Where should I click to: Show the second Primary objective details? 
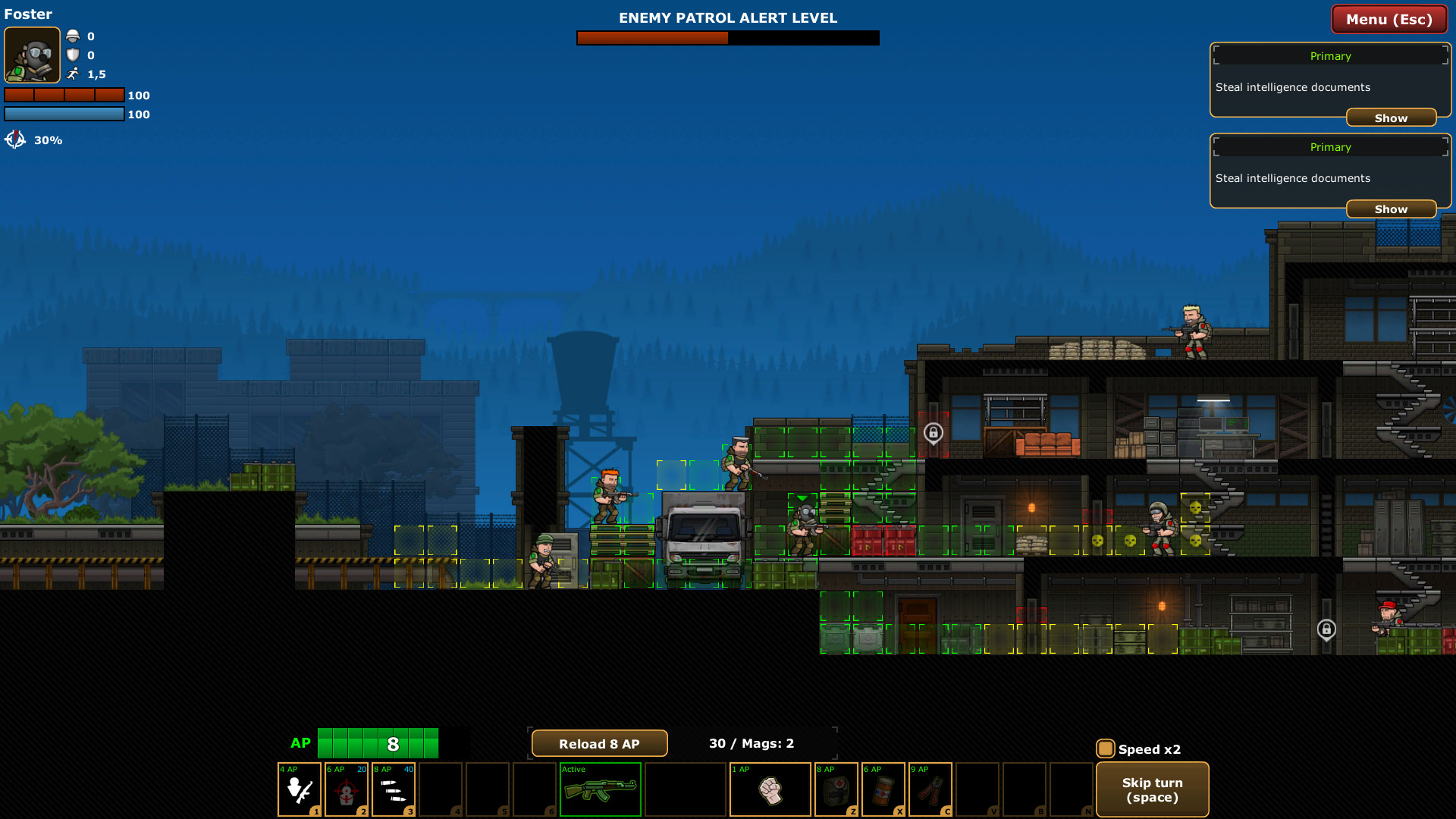coord(1391,209)
